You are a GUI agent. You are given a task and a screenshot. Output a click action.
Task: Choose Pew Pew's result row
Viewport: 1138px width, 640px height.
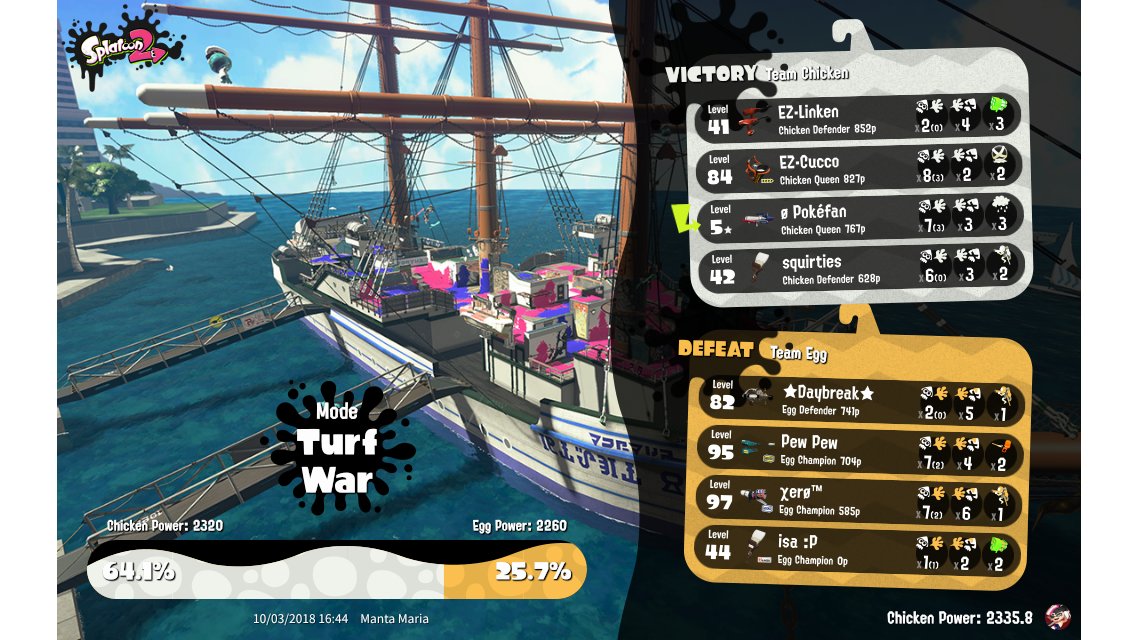coord(857,449)
